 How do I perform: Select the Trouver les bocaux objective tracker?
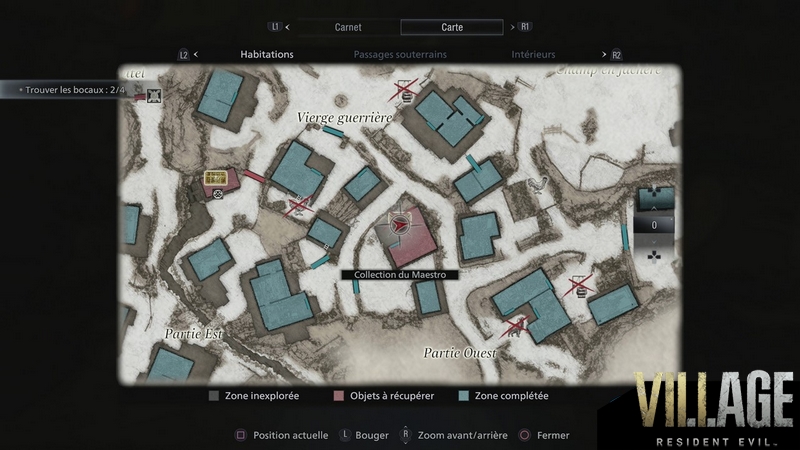coord(72,90)
